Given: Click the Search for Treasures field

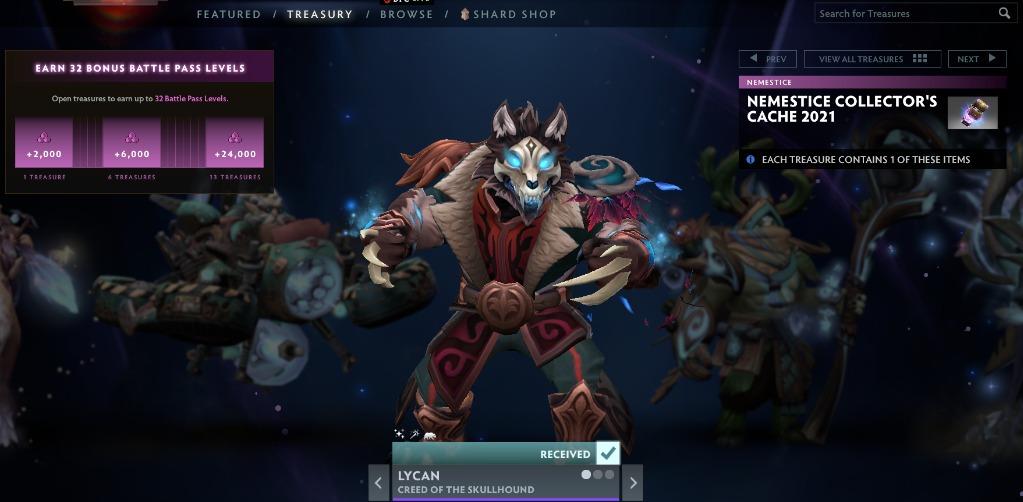Looking at the screenshot, I should pos(905,13).
